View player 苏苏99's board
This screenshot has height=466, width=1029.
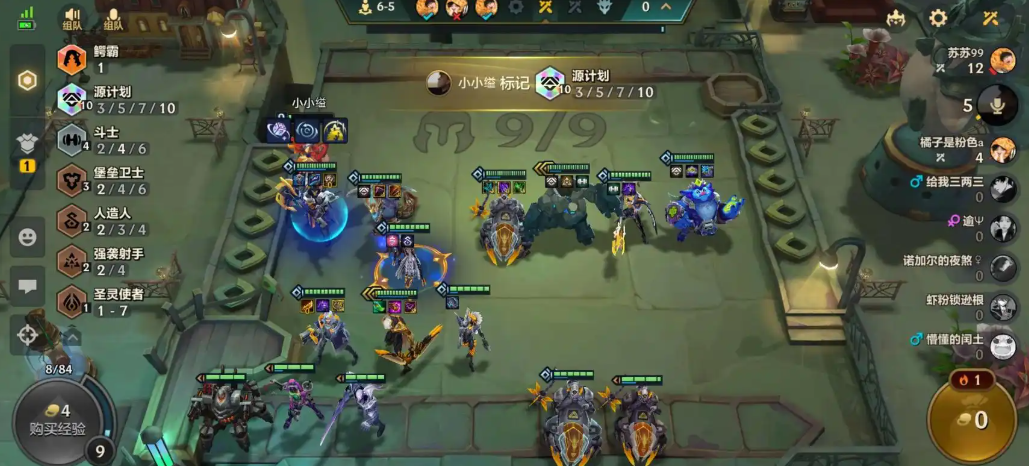(1002, 60)
